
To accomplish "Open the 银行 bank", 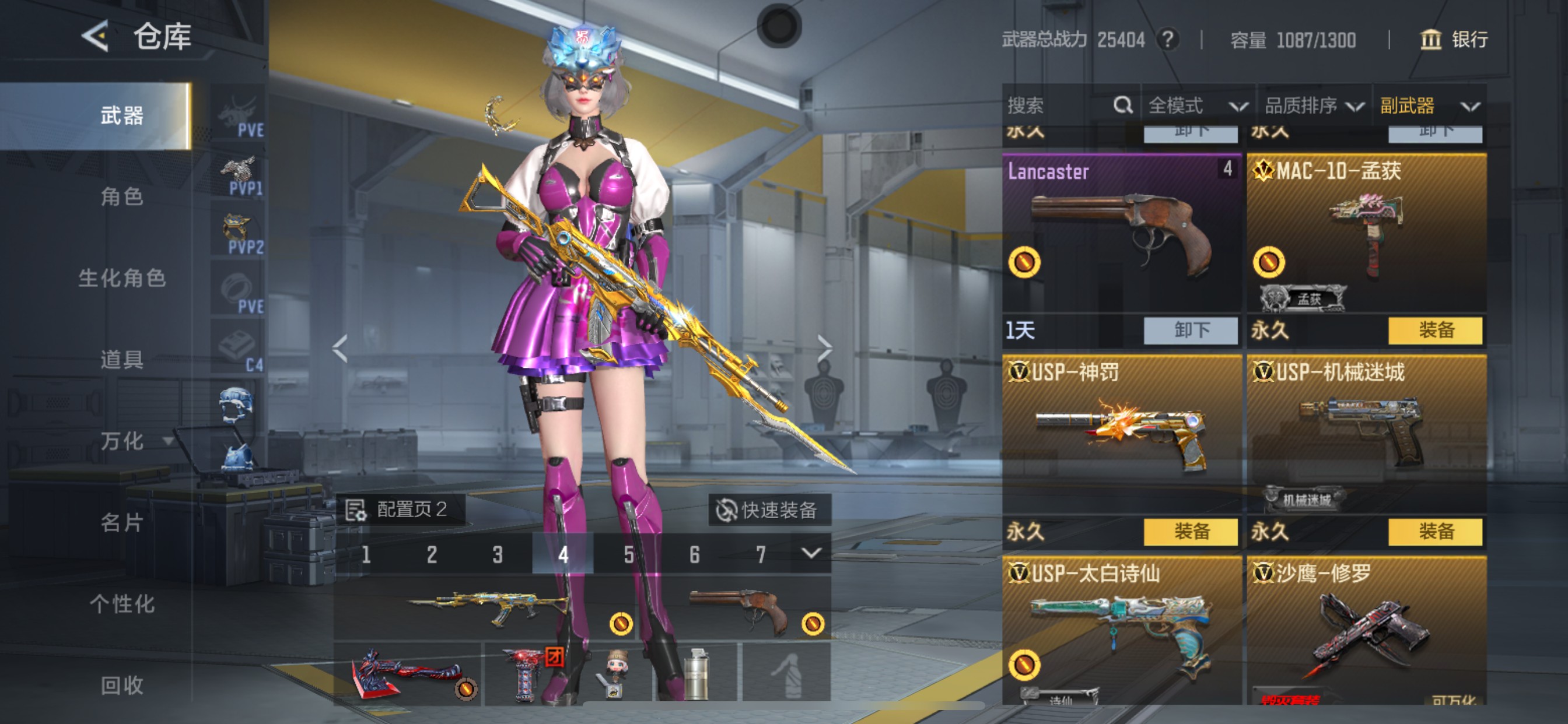I will pyautogui.click(x=1454, y=40).
